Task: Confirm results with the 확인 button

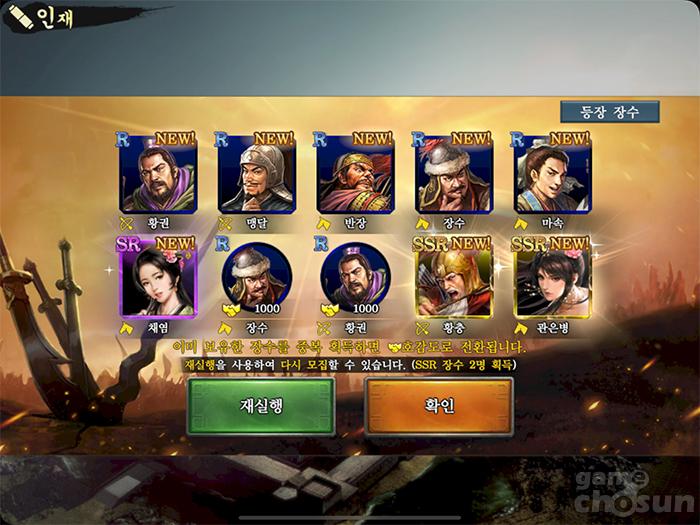Action: point(439,406)
